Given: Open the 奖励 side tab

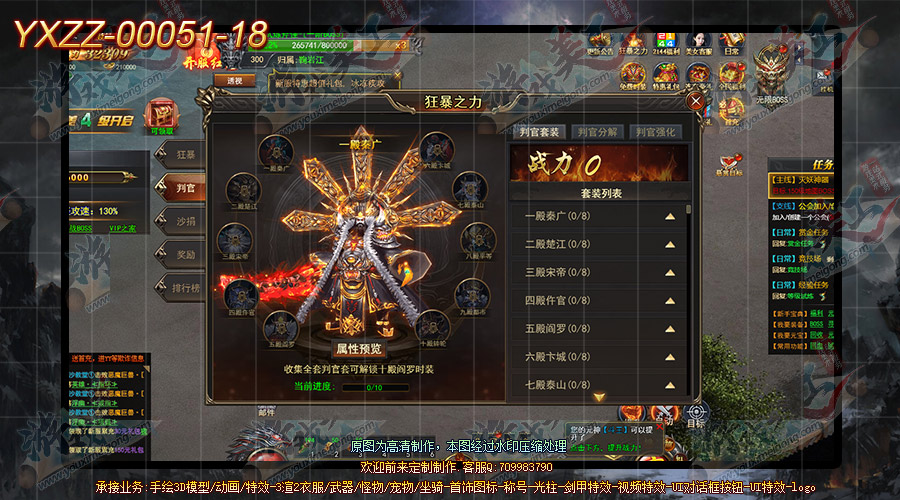Looking at the screenshot, I should click(x=184, y=255).
